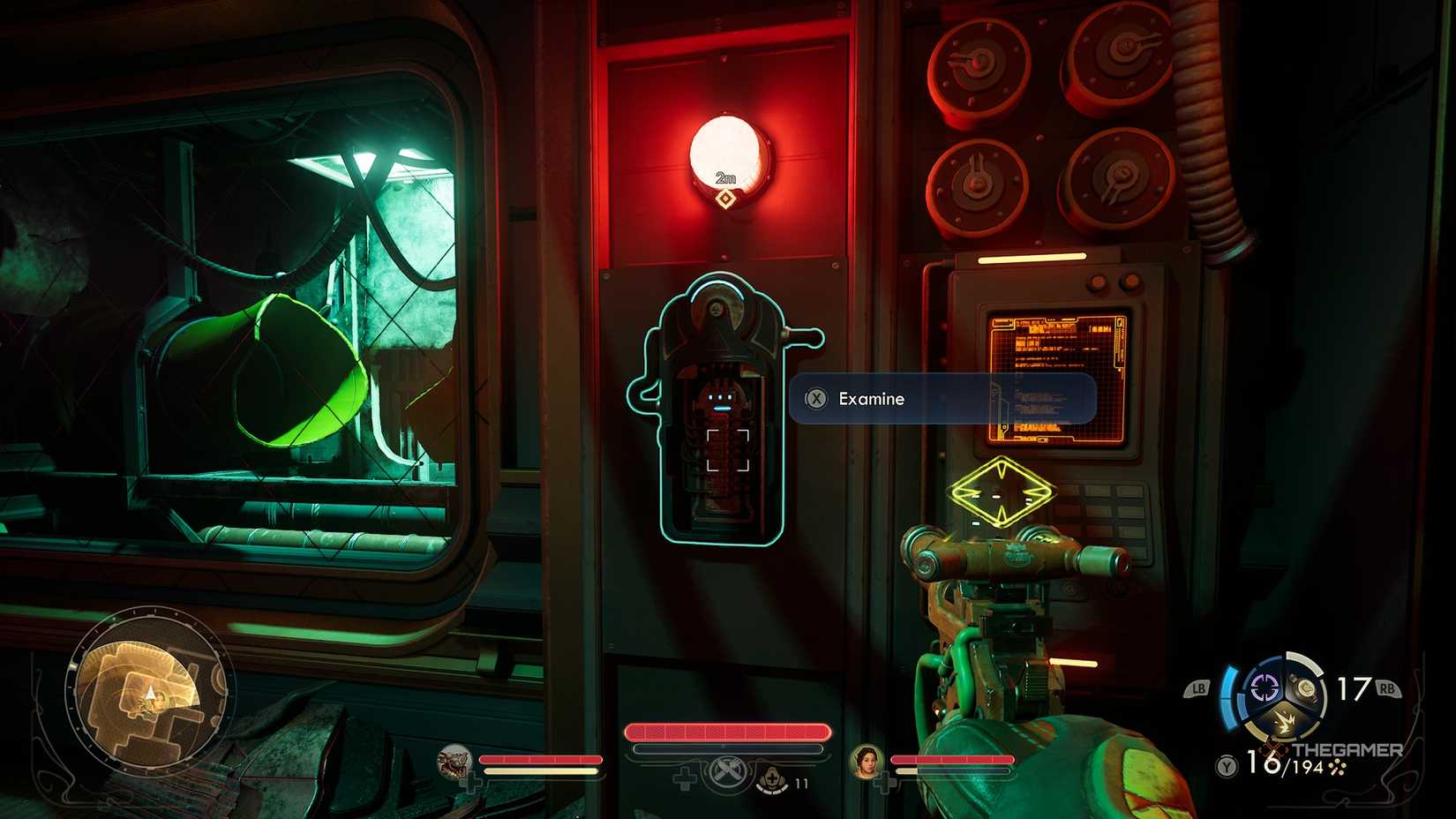The image size is (1456, 819).
Task: Click the X button icon inside the Examine prompt
Action: [817, 399]
